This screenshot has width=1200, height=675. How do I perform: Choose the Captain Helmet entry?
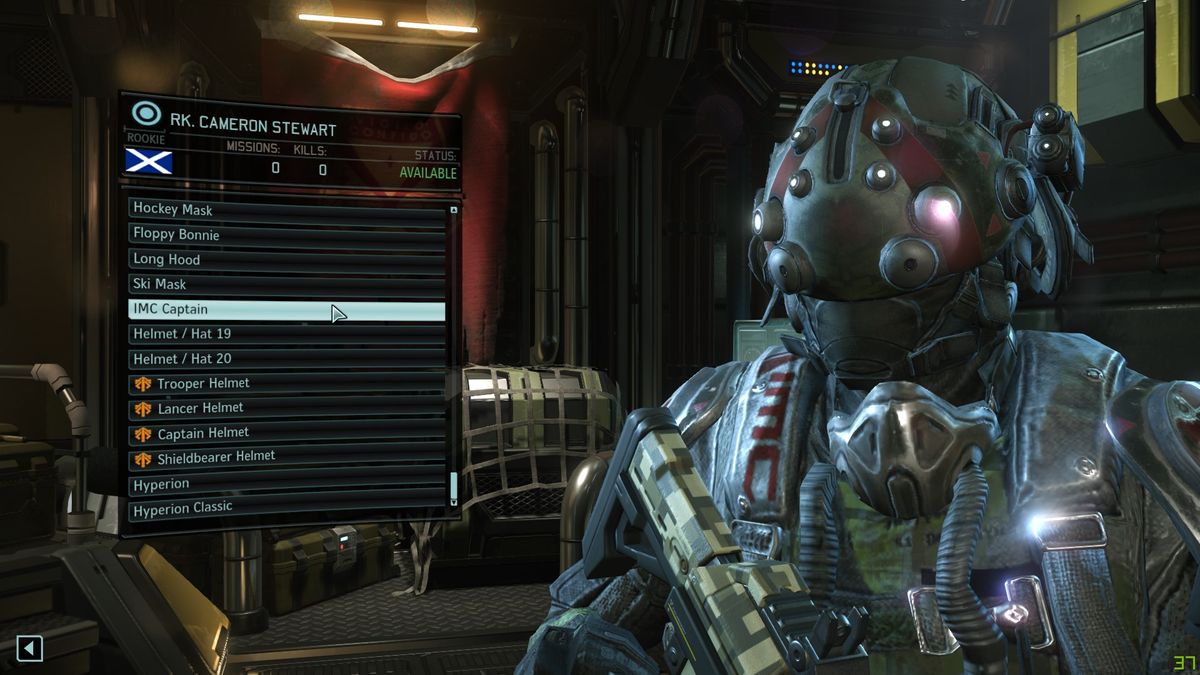(287, 433)
